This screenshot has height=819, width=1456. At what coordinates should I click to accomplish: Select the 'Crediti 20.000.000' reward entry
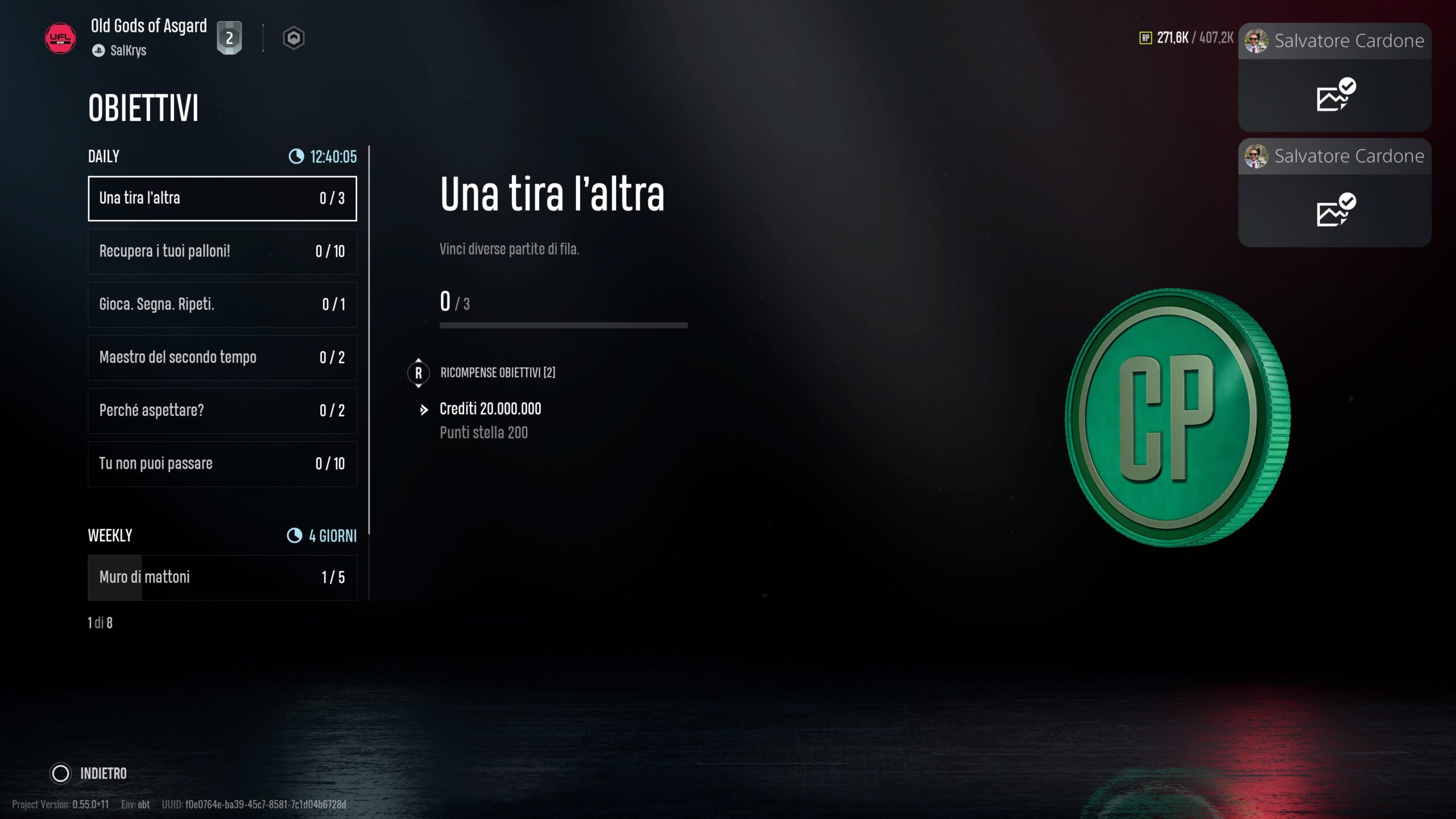490,409
